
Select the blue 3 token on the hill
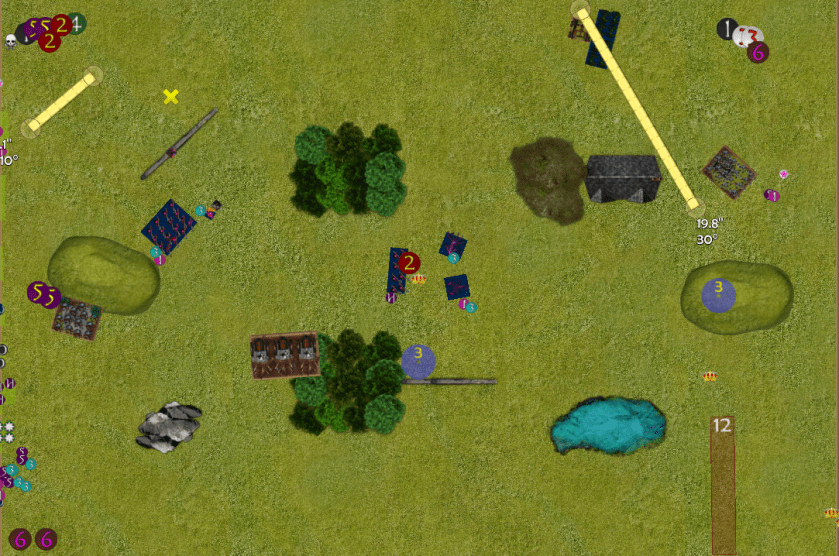tap(718, 294)
